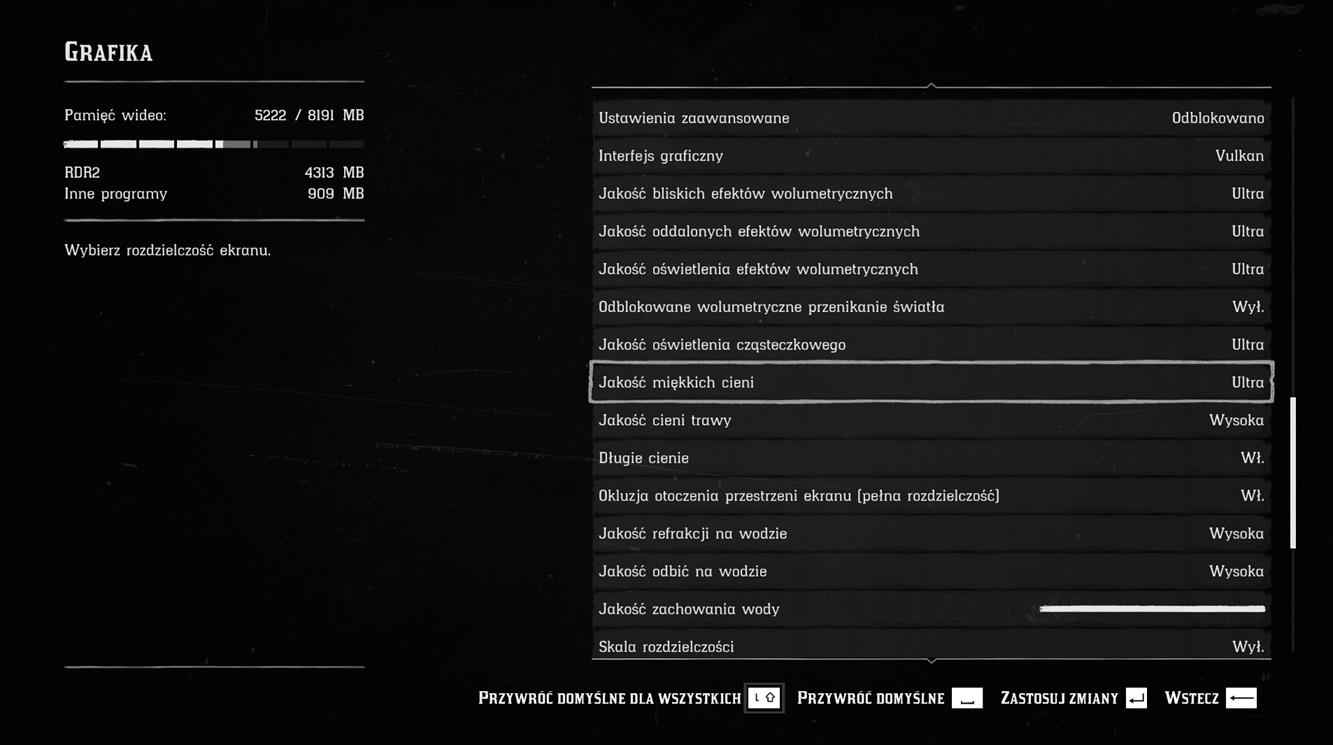Select Jakość oddalonych efektów wolumetrycznych row

click(x=931, y=232)
